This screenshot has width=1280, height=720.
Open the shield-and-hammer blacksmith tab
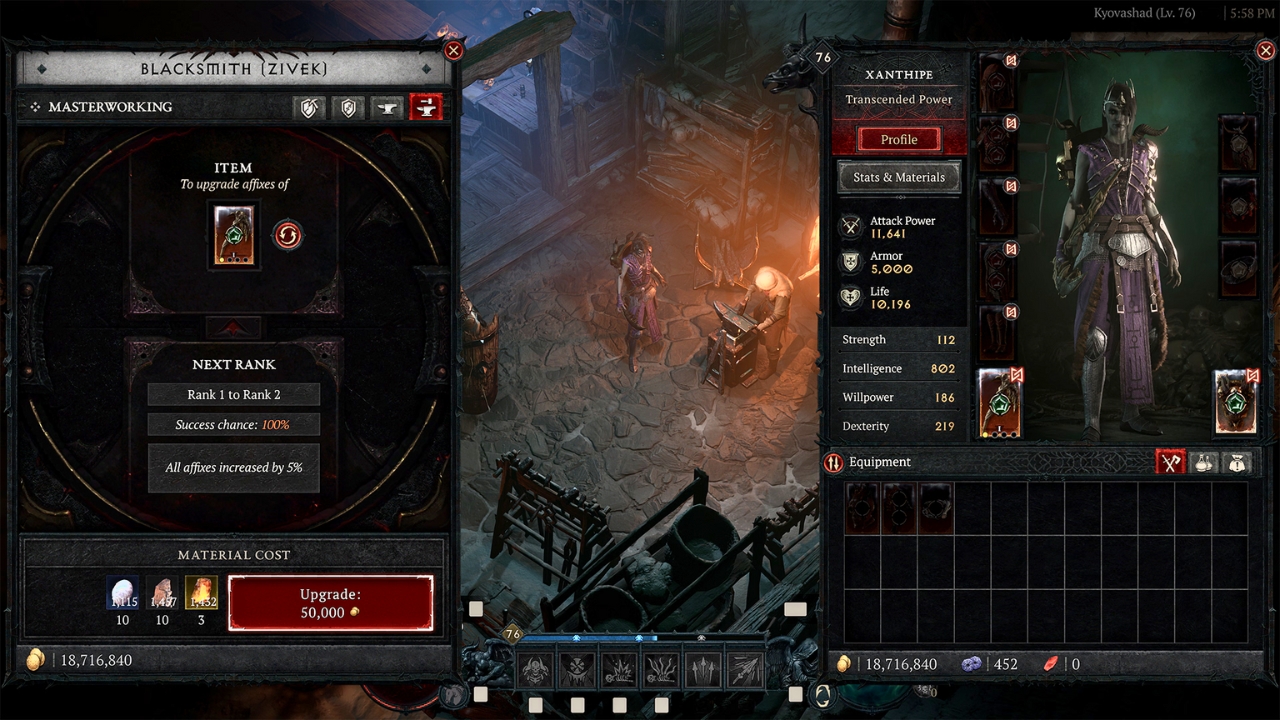310,107
